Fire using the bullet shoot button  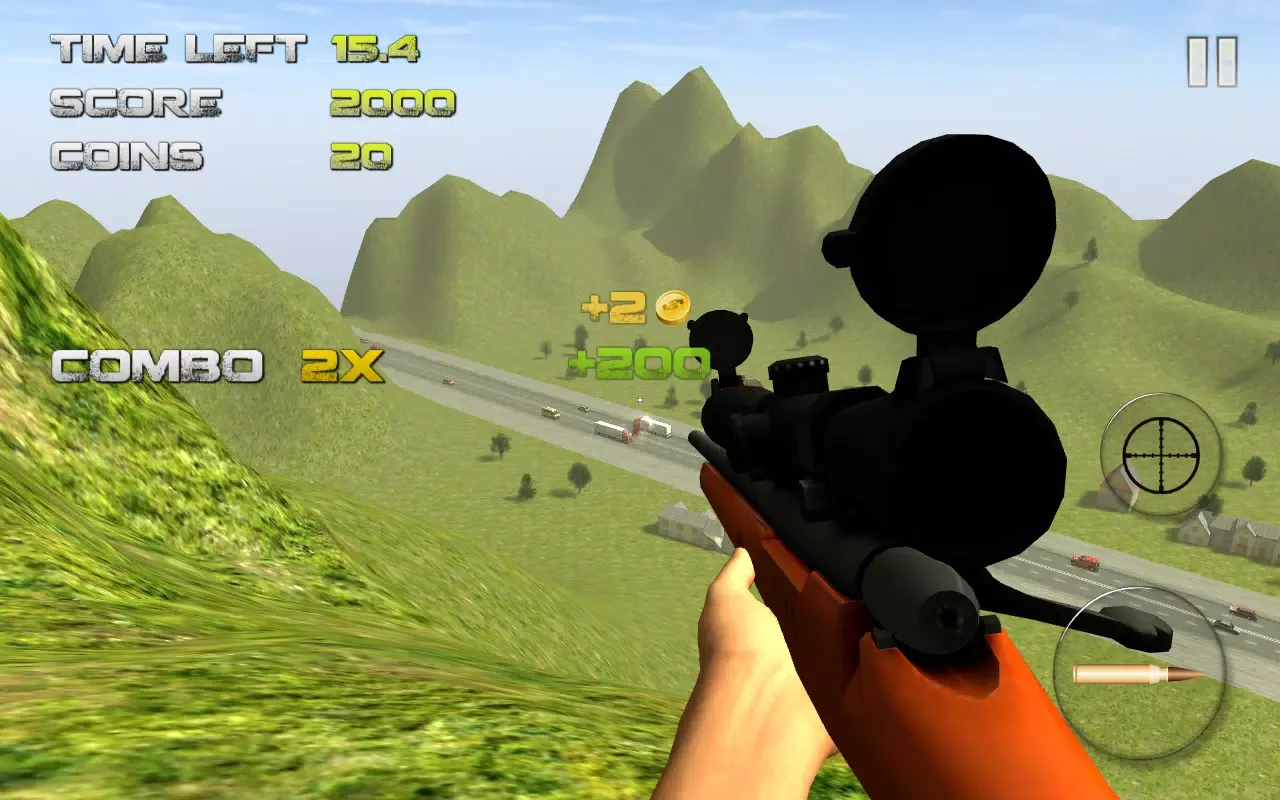[x=1138, y=673]
